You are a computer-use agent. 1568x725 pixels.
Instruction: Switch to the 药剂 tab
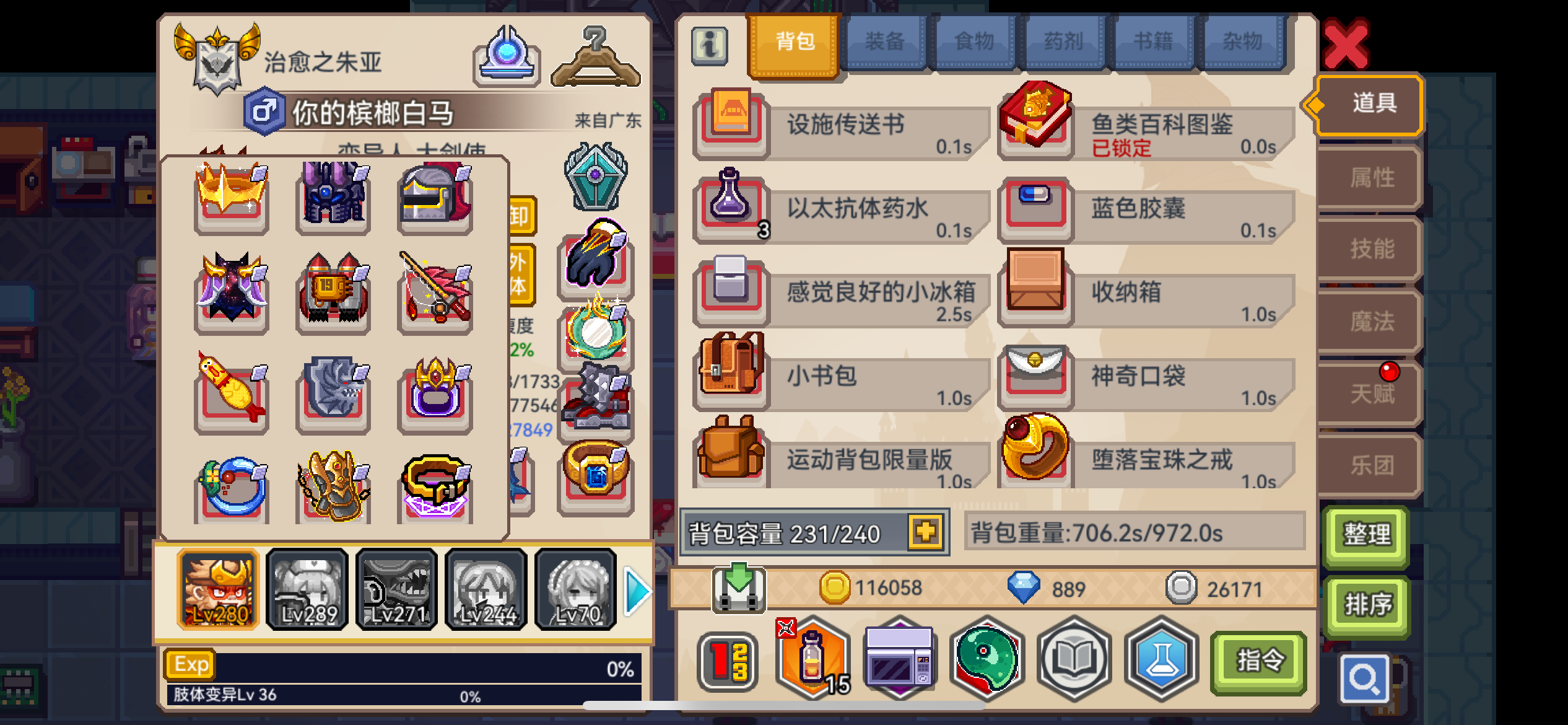(x=1064, y=41)
